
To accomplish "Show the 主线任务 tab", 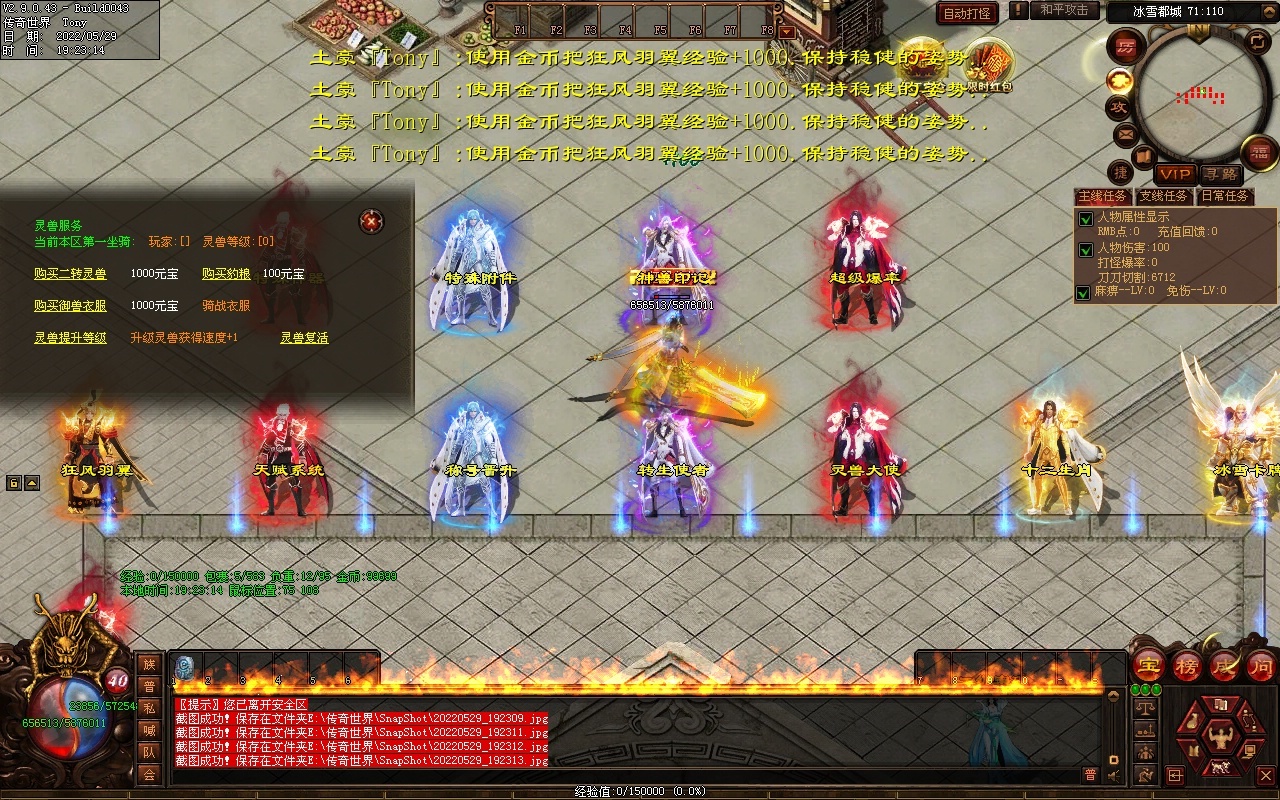I will pyautogui.click(x=1102, y=196).
